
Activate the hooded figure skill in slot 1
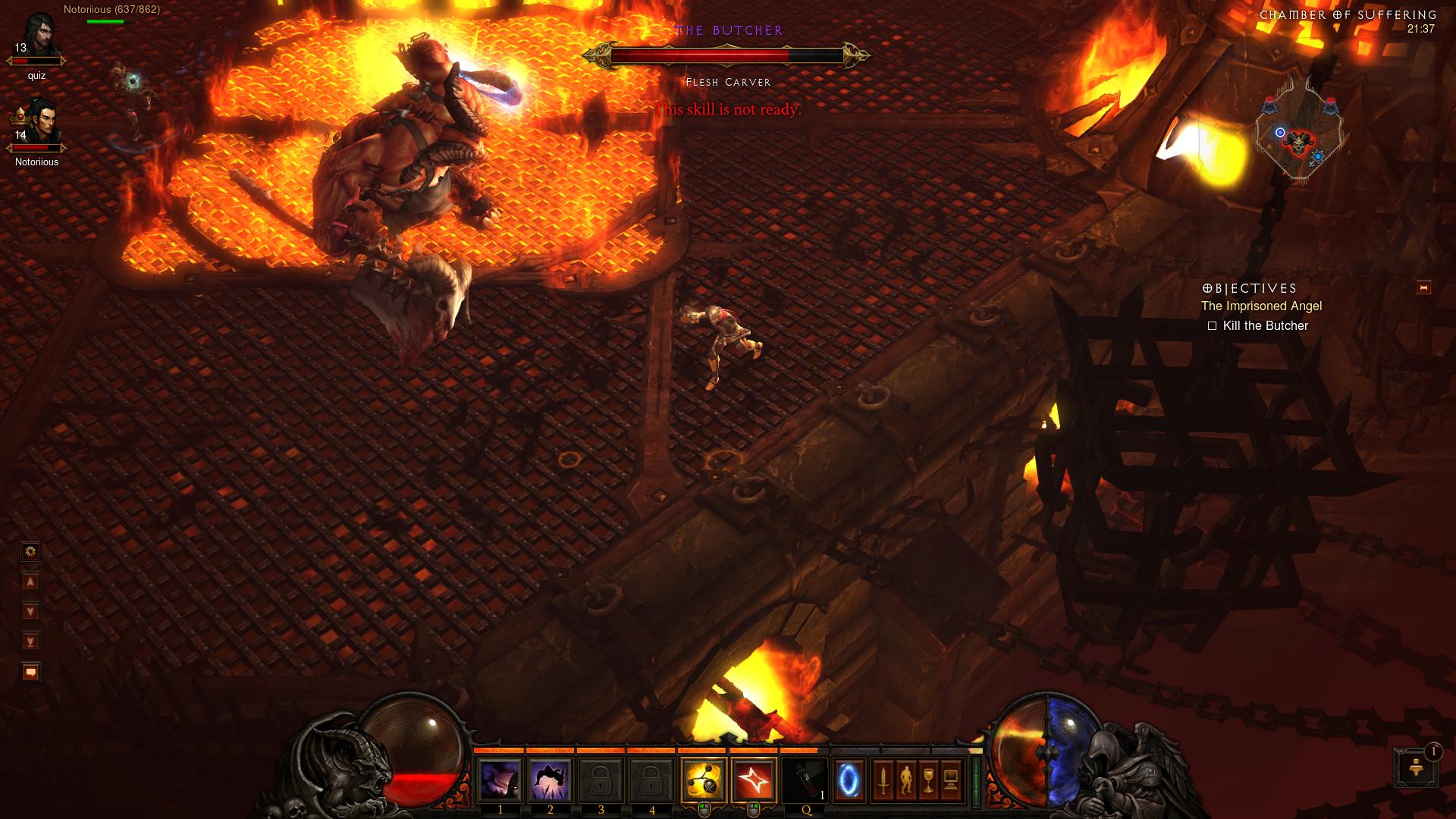click(500, 780)
